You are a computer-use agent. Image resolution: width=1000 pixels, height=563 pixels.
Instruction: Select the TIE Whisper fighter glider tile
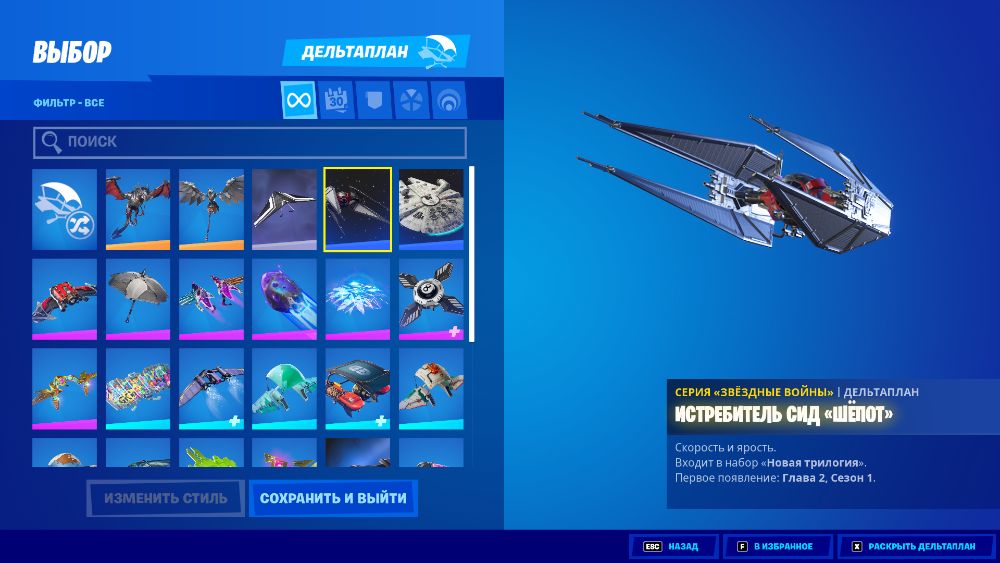[x=358, y=209]
